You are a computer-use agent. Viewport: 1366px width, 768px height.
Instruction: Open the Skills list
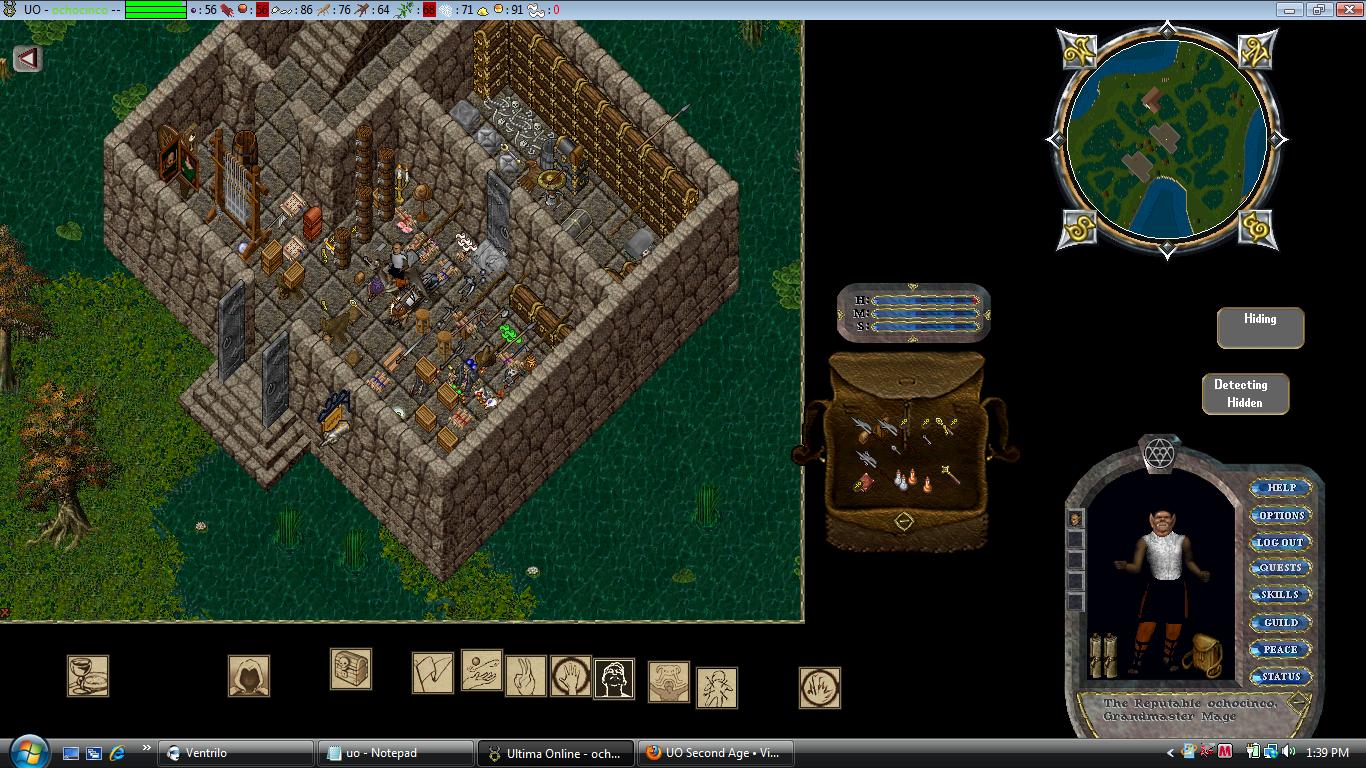point(1280,595)
